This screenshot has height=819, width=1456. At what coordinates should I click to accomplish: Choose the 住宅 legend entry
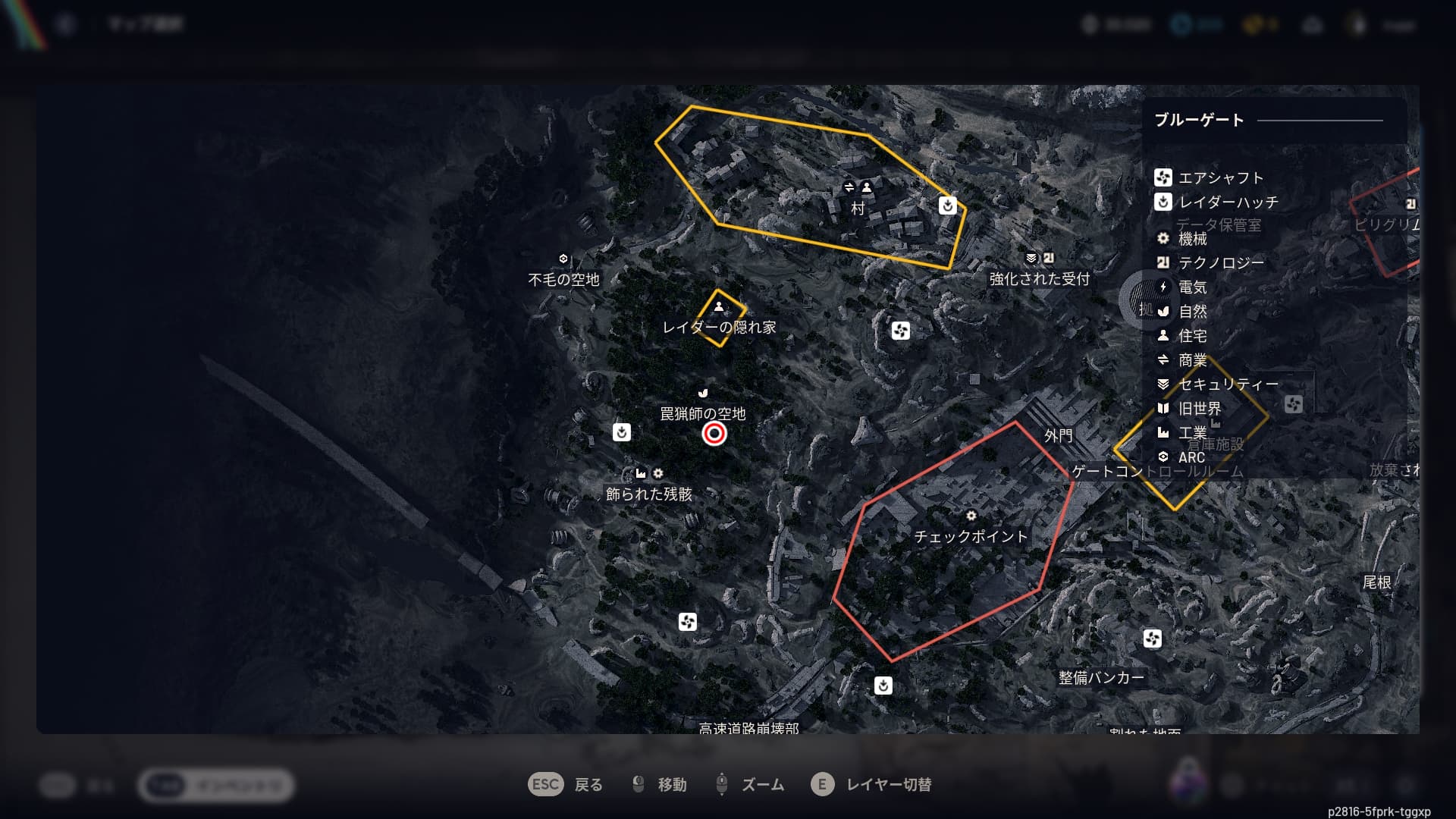pyautogui.click(x=1192, y=336)
